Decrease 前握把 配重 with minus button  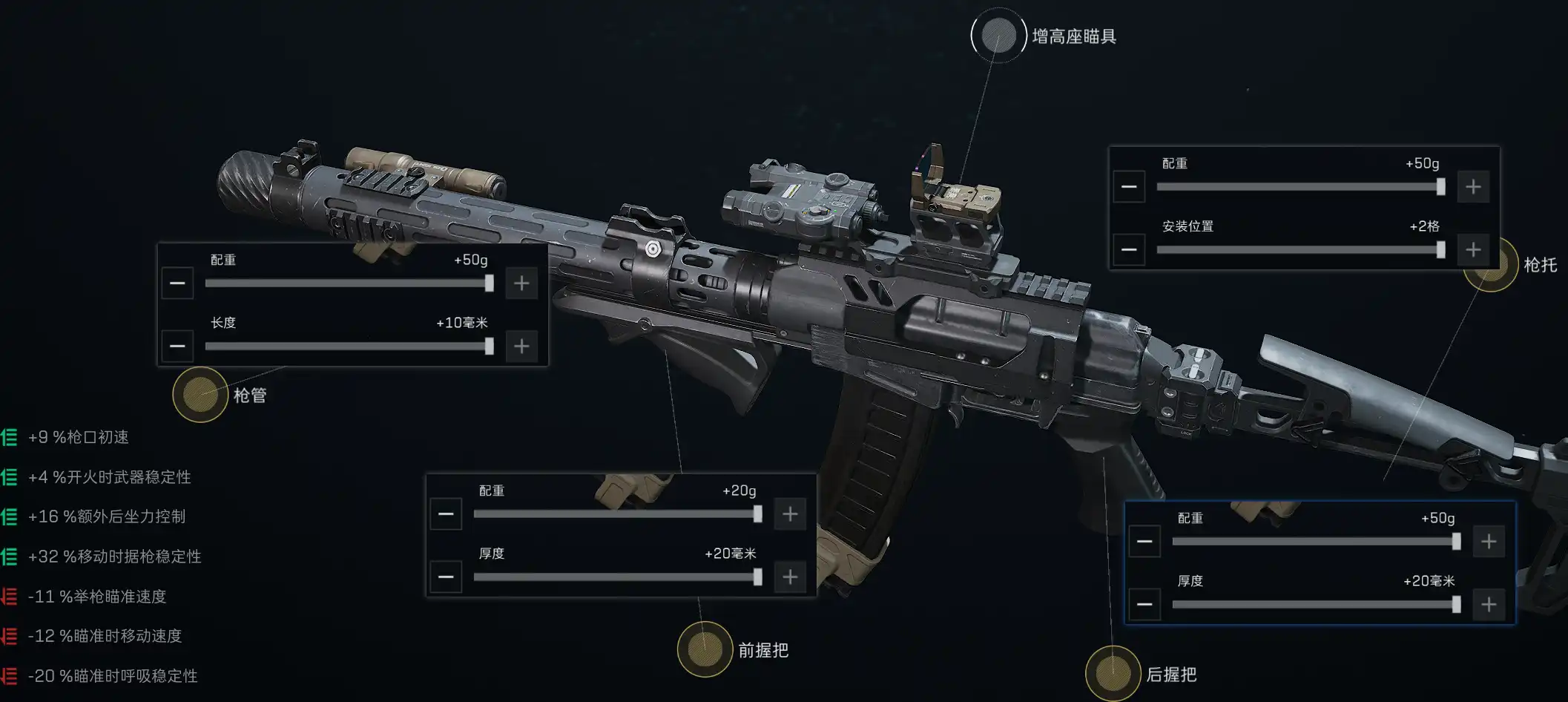[x=446, y=514]
